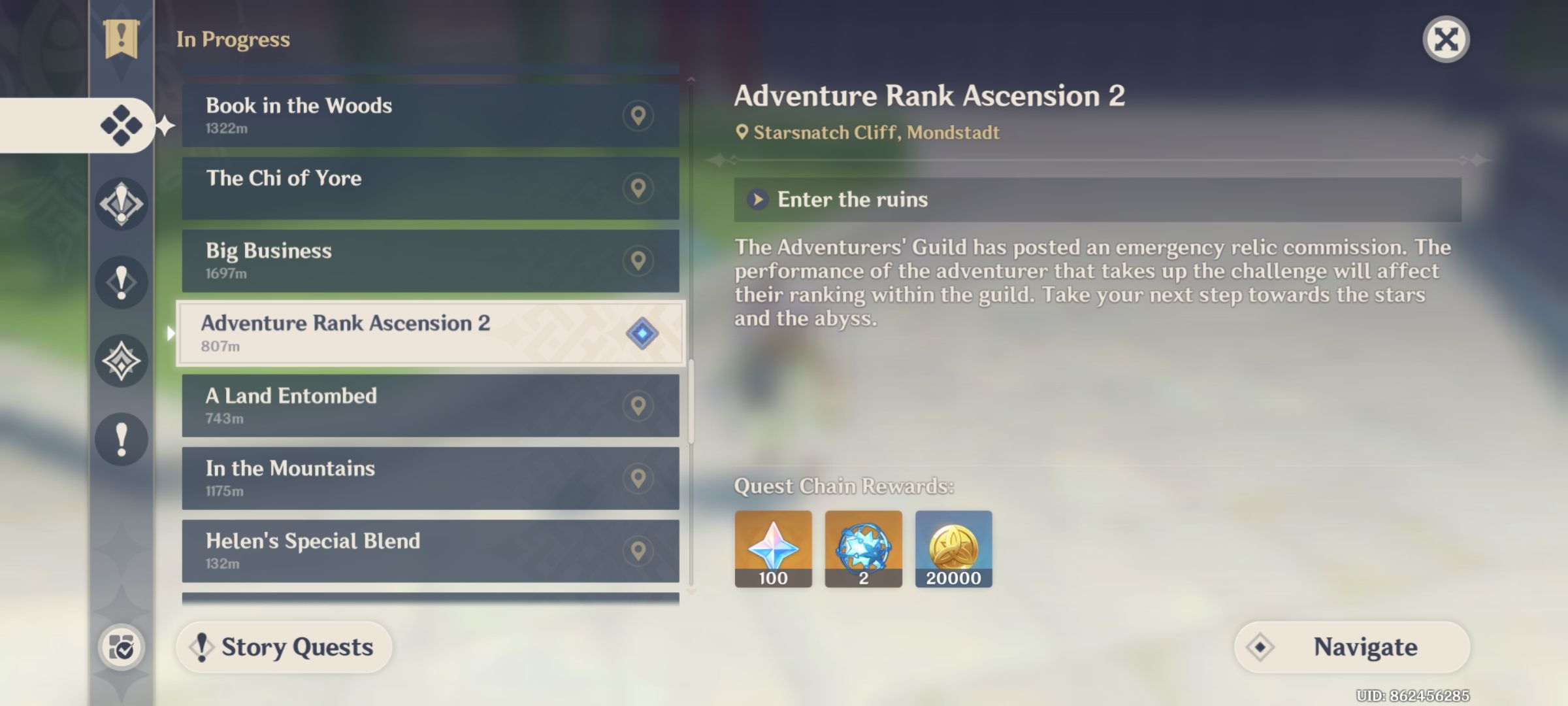
Task: Expand the In the Mountains quest location pin
Action: 639,479
